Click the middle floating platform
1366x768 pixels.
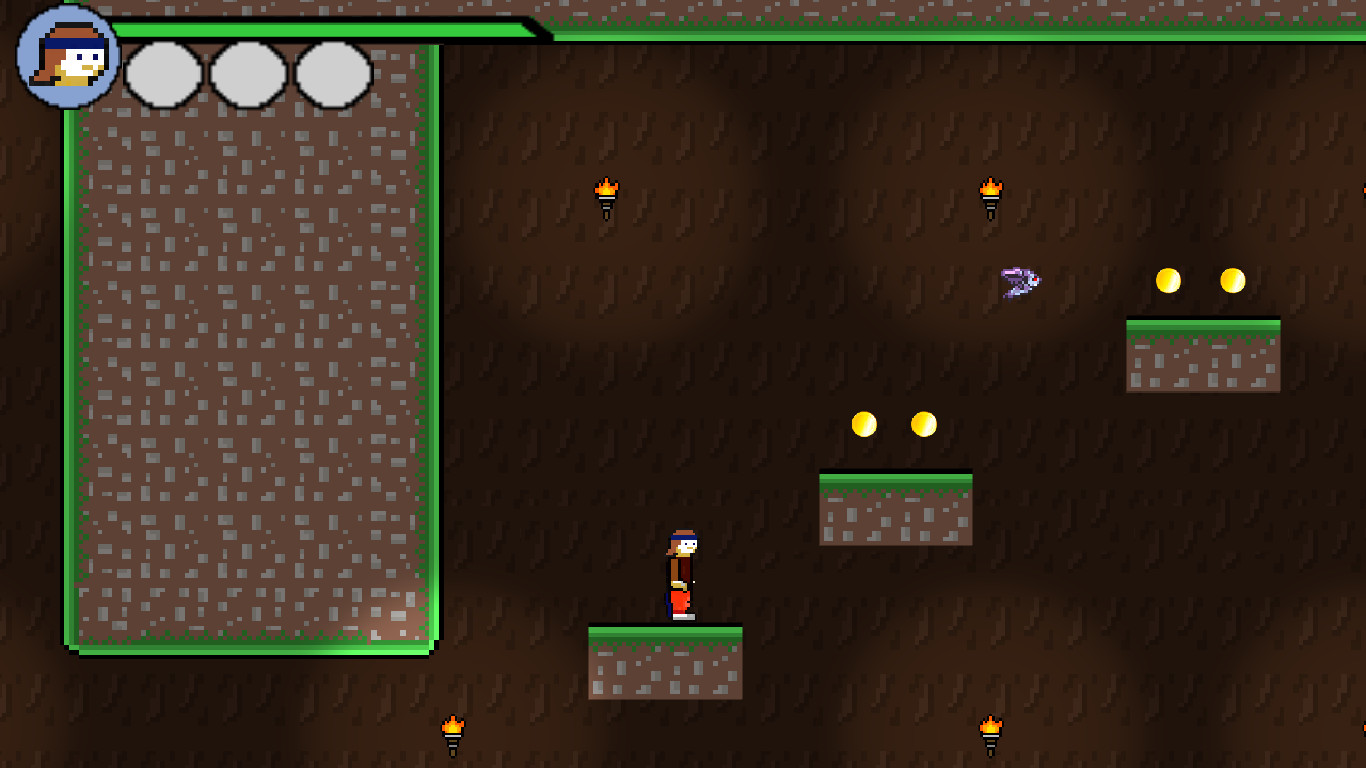(x=896, y=508)
